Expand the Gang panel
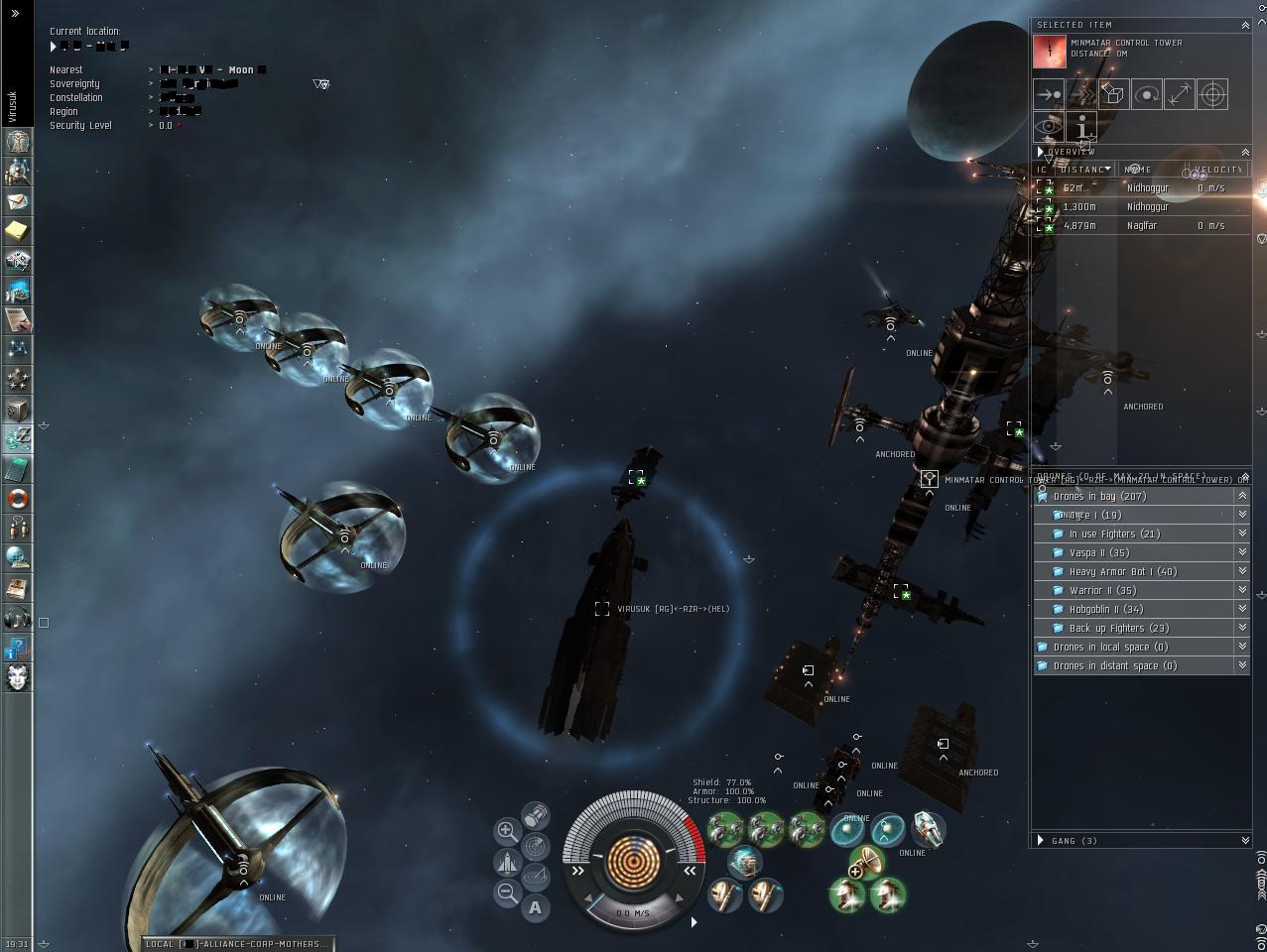 (1041, 841)
